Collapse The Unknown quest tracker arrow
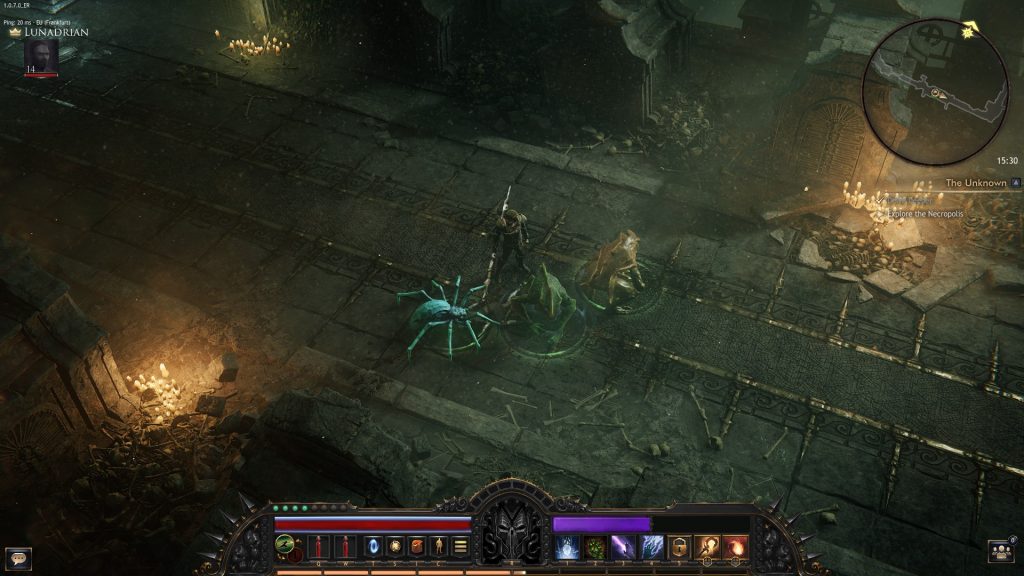This screenshot has height=576, width=1024. pyautogui.click(x=1015, y=183)
